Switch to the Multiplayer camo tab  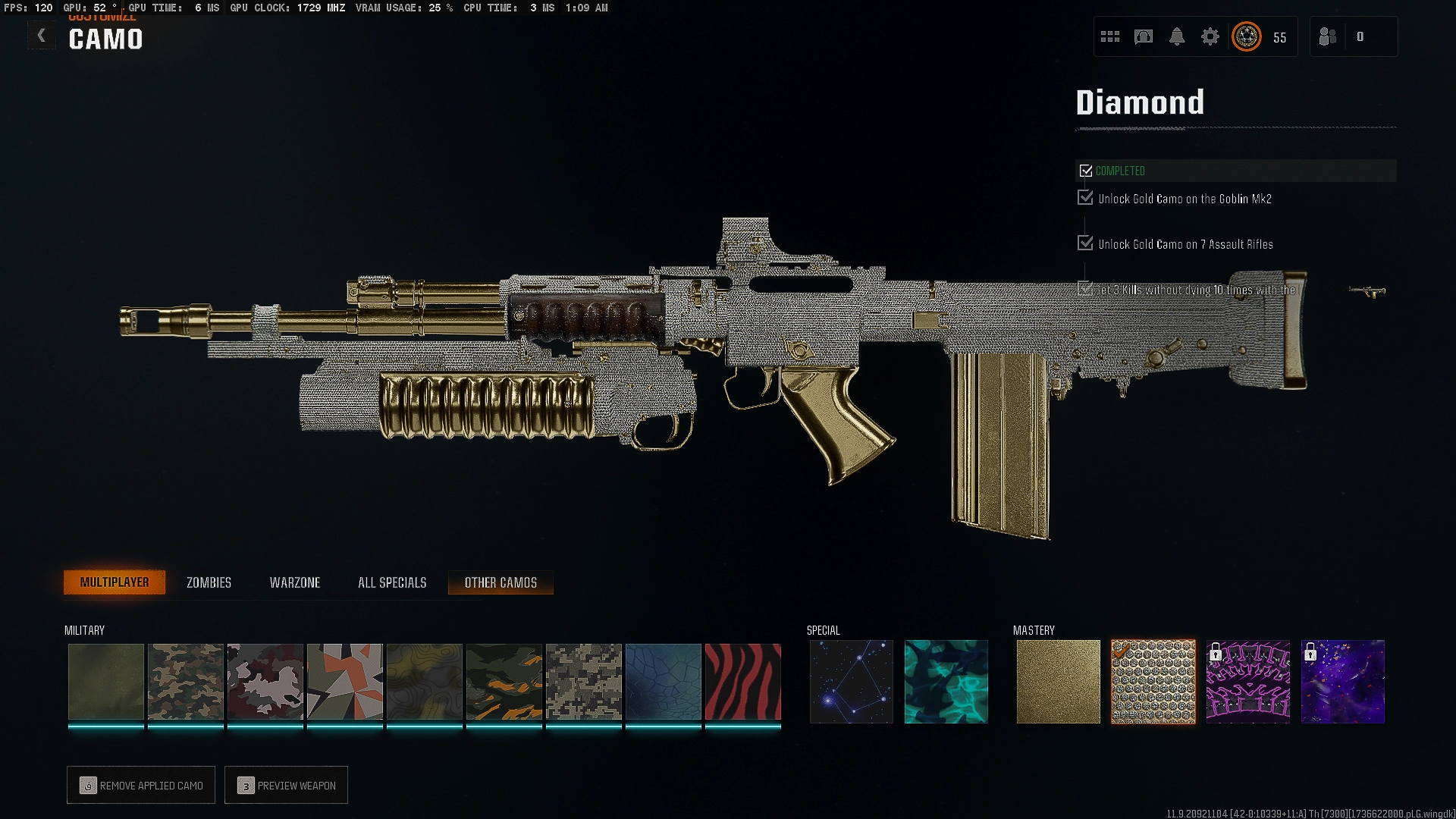tap(115, 582)
